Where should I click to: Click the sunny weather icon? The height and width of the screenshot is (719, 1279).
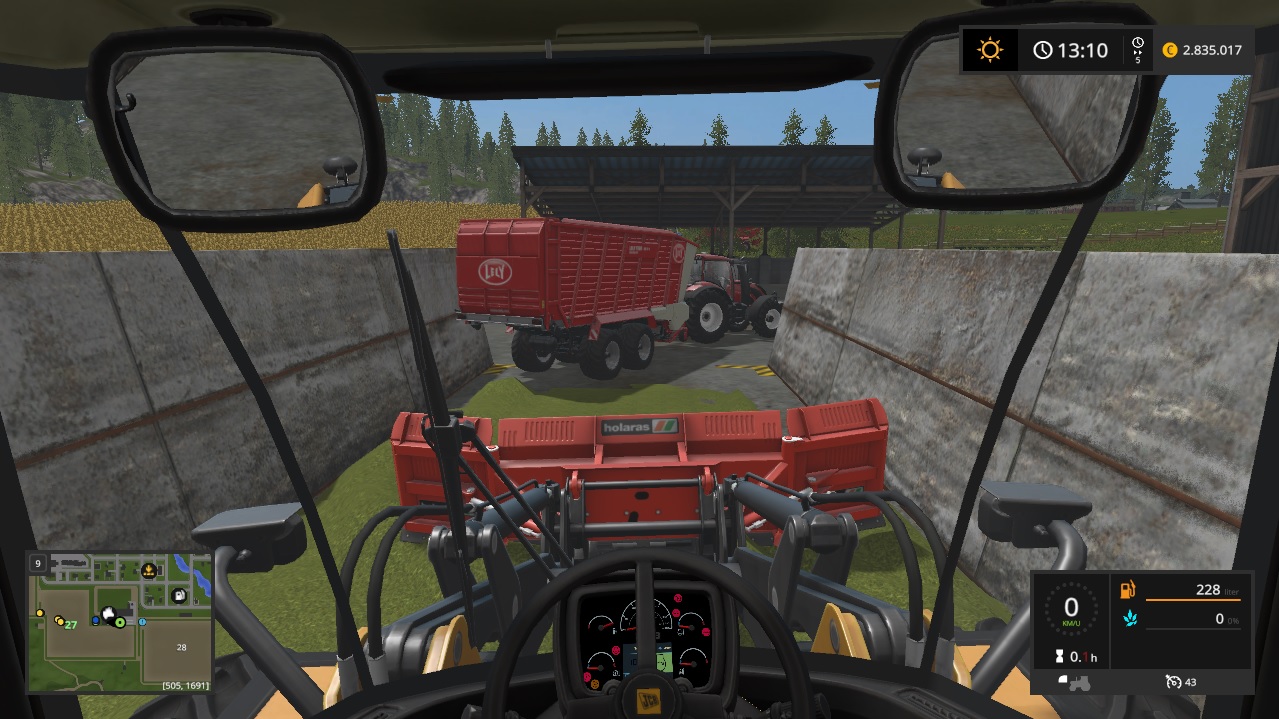990,50
